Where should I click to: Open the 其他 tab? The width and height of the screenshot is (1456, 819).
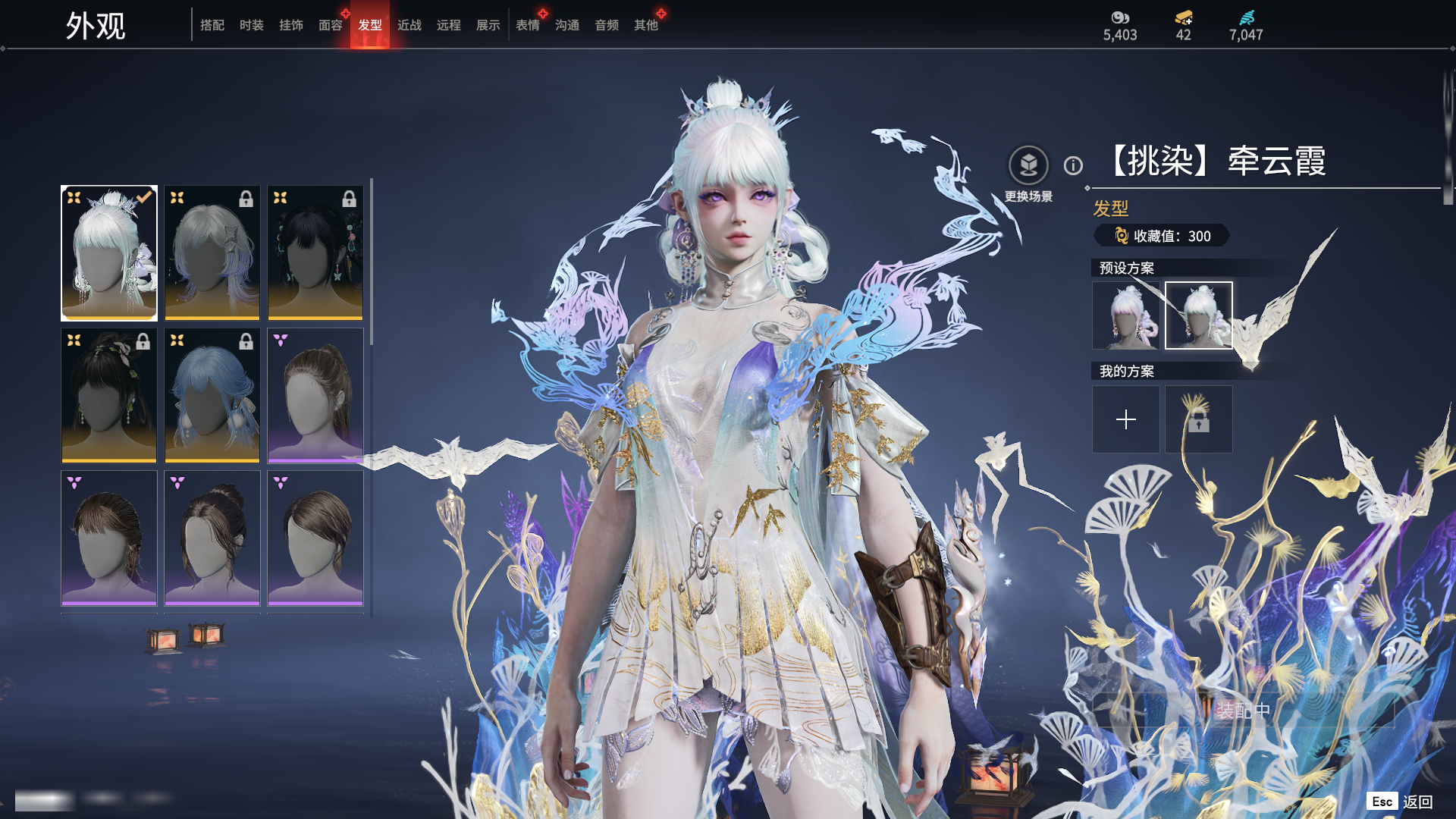[x=645, y=25]
